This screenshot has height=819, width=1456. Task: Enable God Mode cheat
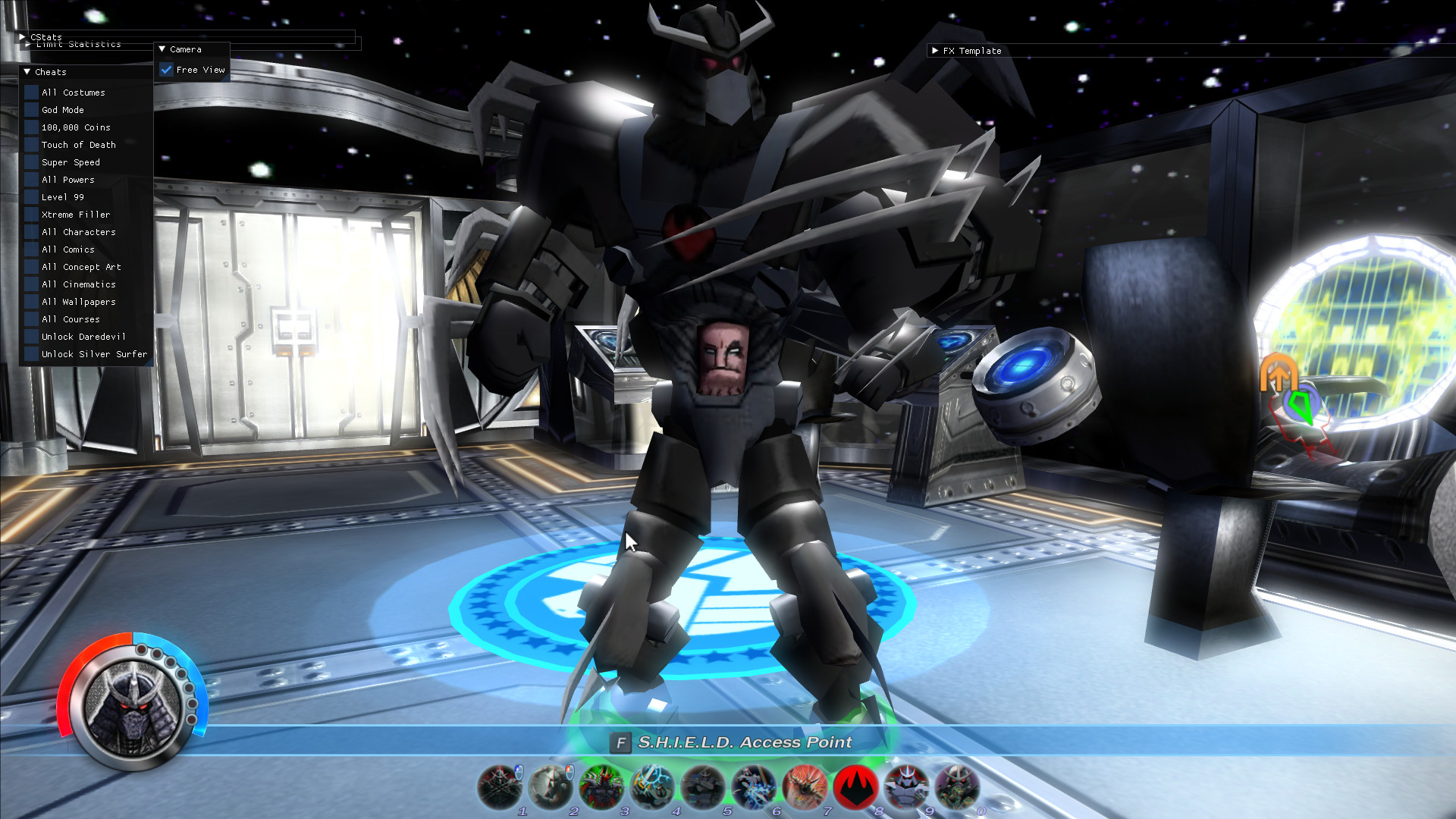pos(30,109)
